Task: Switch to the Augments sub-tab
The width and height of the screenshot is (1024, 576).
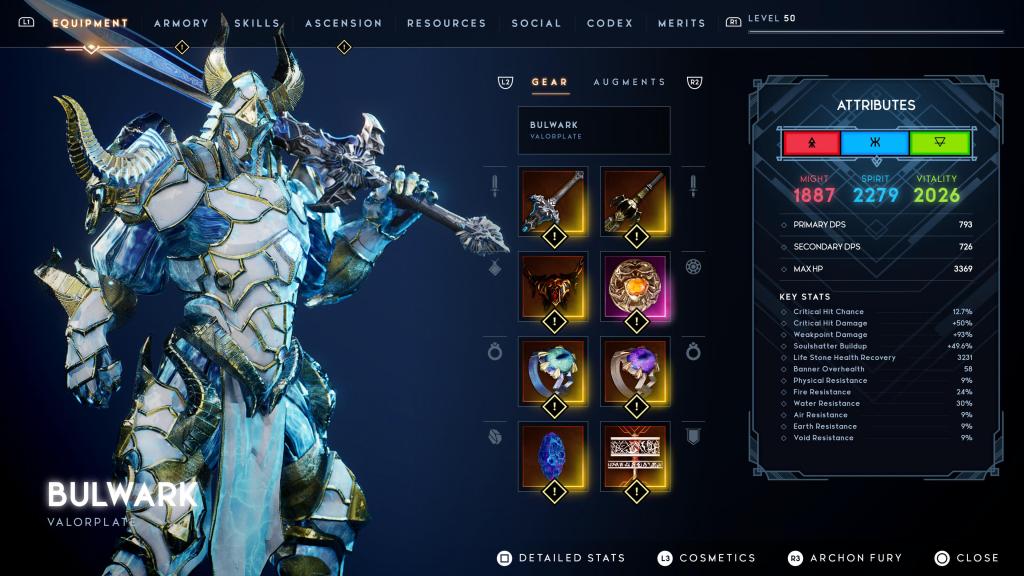Action: click(629, 82)
